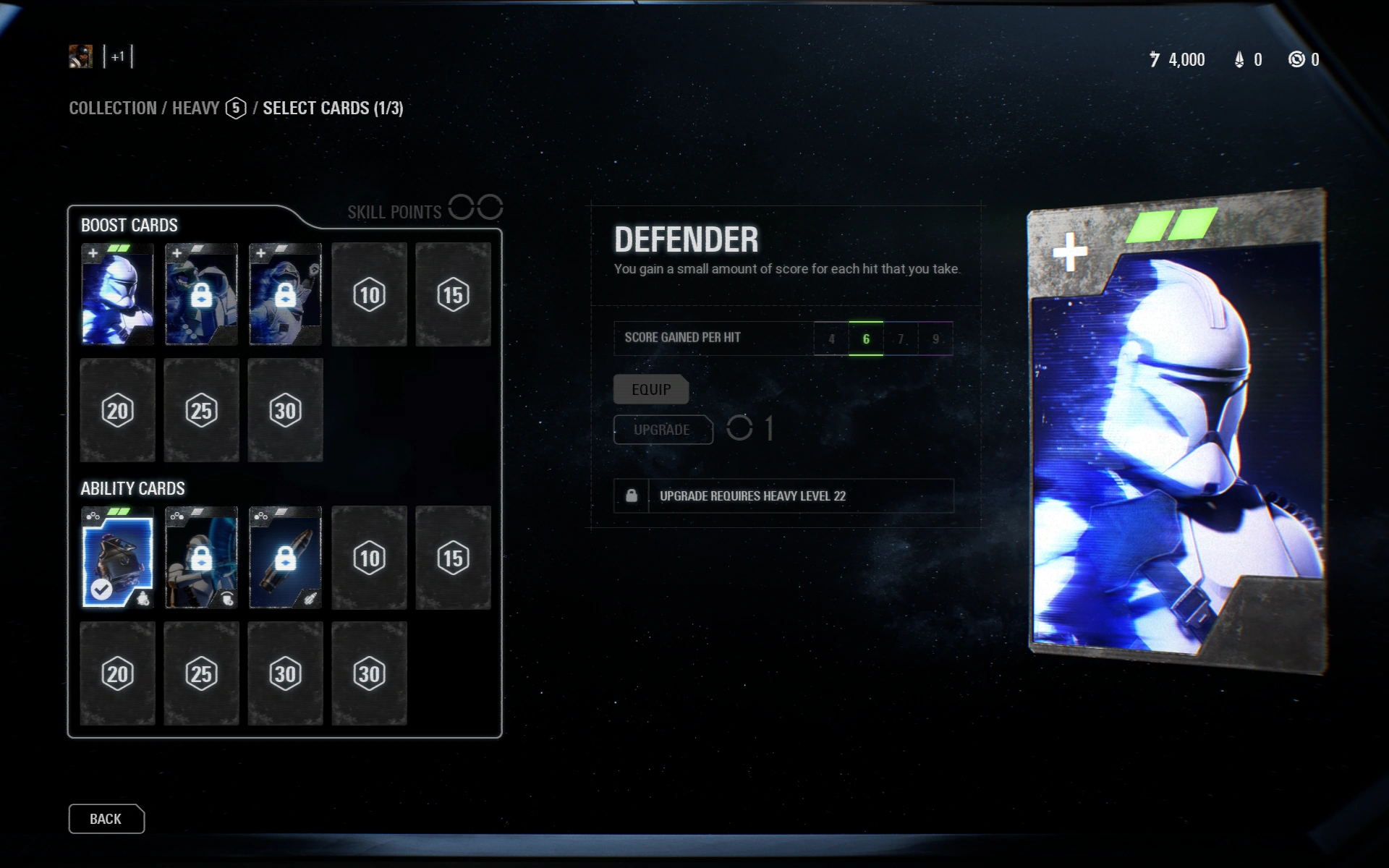The height and width of the screenshot is (868, 1389).
Task: Click the lock icon on the second boost card
Action: click(x=201, y=294)
